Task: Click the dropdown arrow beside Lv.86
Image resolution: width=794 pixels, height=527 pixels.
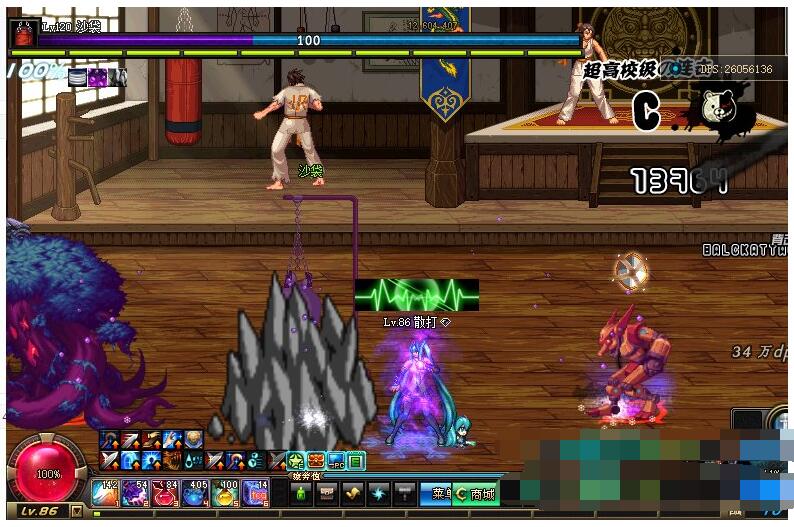Action: pos(77,511)
